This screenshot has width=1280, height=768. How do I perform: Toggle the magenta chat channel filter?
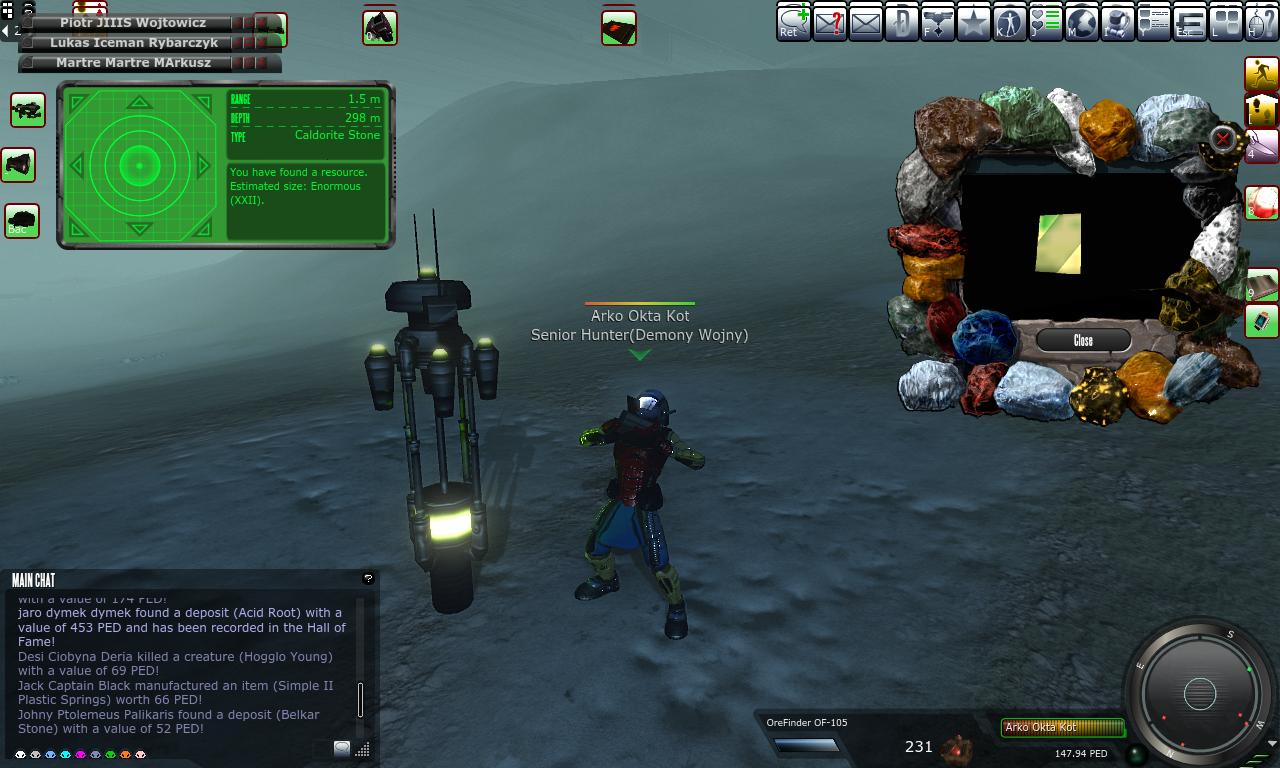[80, 755]
